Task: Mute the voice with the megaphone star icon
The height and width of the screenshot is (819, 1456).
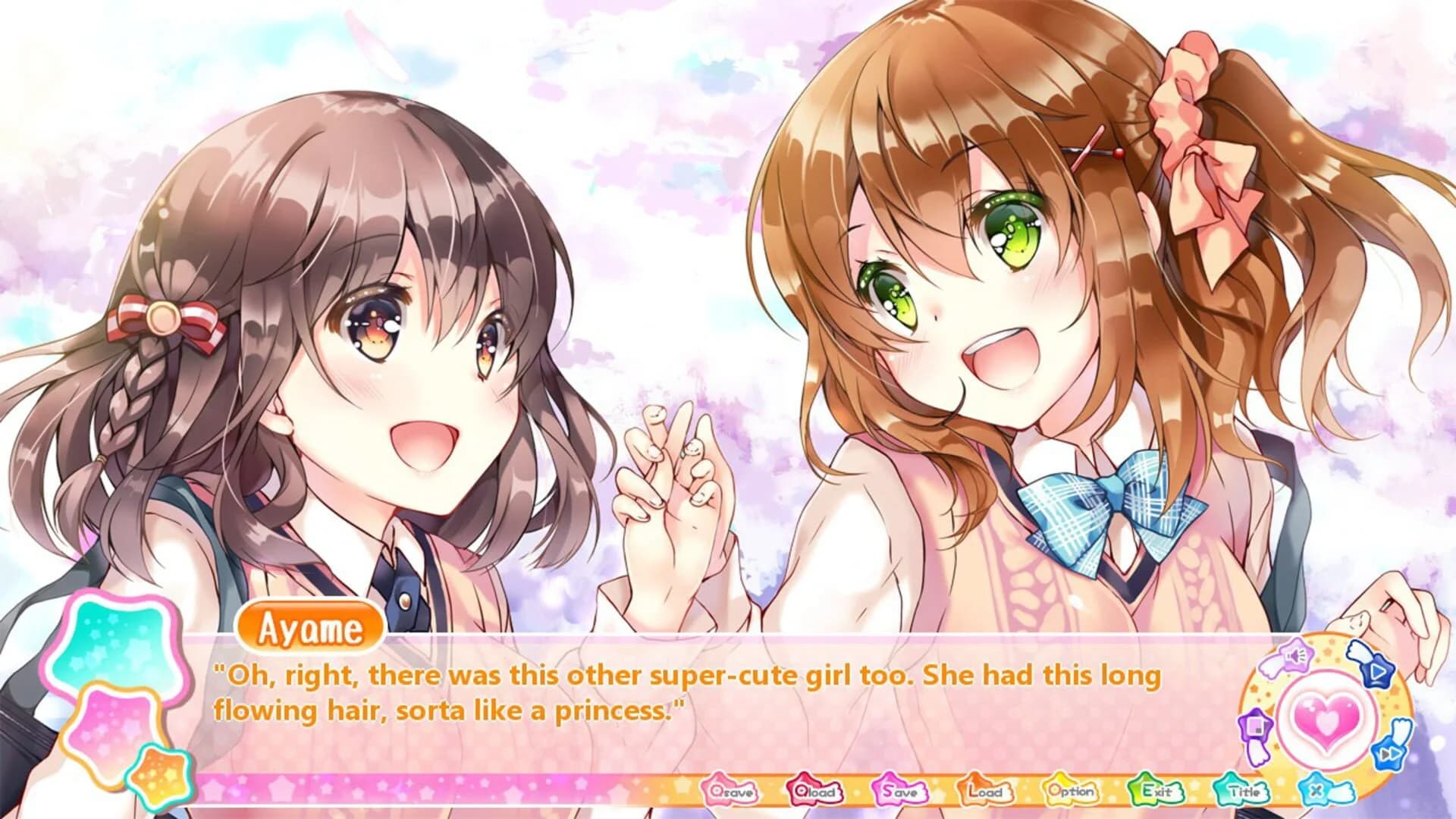Action: (1296, 656)
